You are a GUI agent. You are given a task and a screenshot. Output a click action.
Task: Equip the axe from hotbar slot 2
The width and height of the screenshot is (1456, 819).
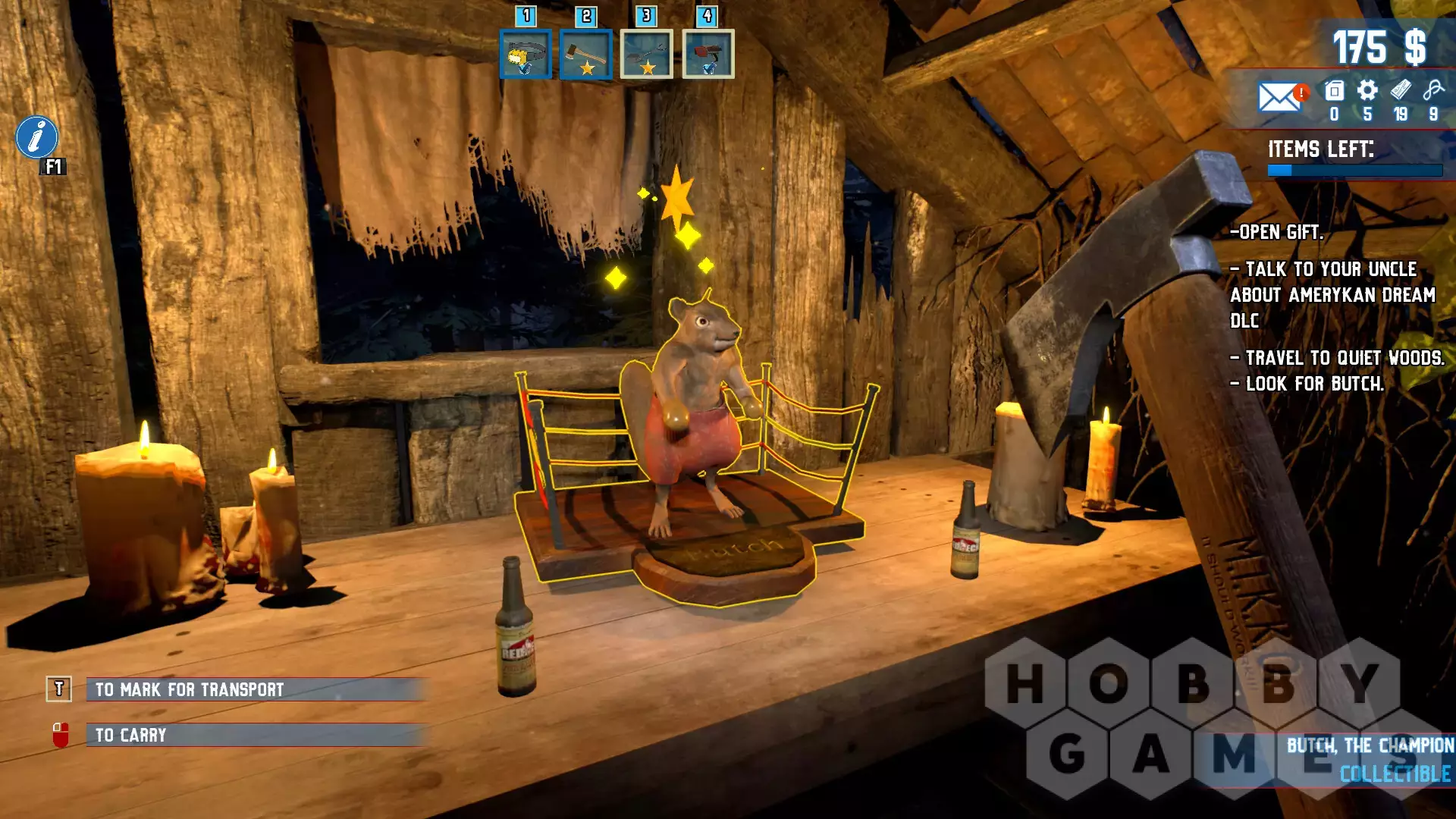pos(585,55)
